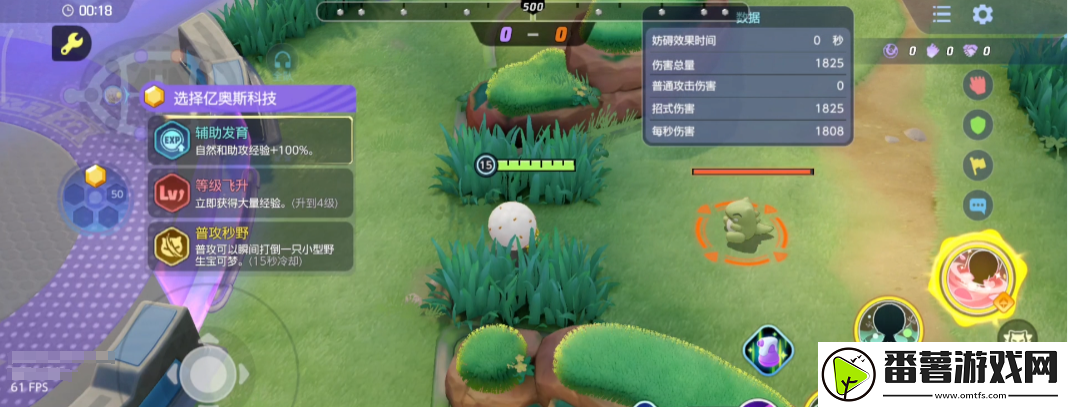Pick the 普攻秒野 tech option

click(x=251, y=246)
